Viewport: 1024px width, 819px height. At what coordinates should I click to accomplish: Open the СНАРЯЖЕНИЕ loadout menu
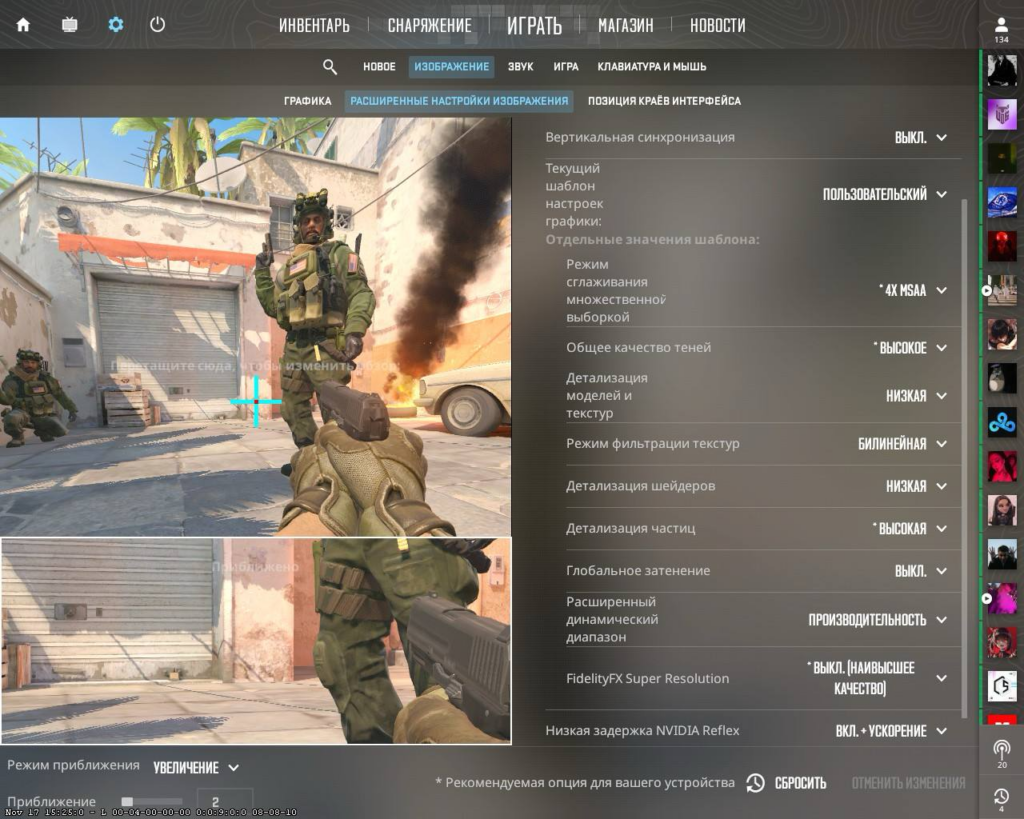pyautogui.click(x=429, y=26)
